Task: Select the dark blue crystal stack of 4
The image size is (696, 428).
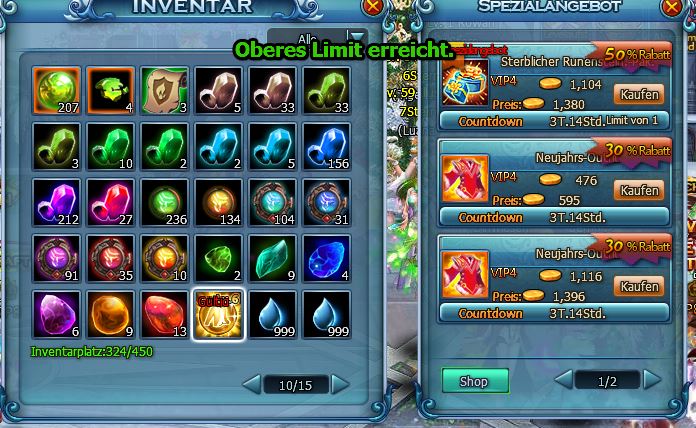Action: pyautogui.click(x=326, y=259)
